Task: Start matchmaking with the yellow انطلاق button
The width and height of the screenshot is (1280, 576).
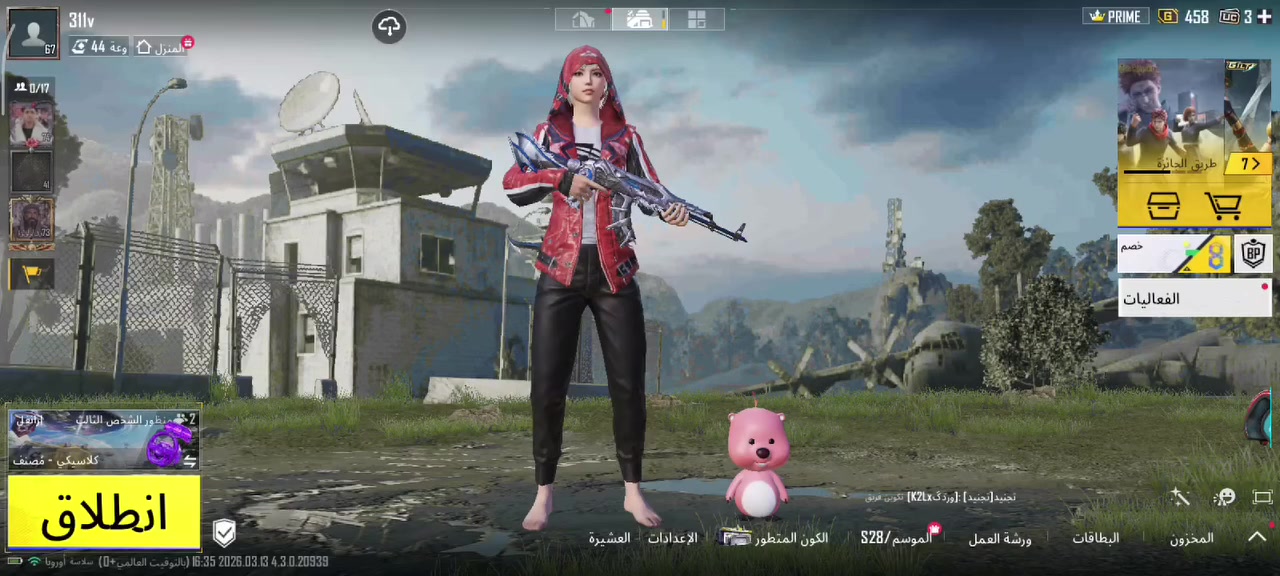Action: [x=104, y=513]
